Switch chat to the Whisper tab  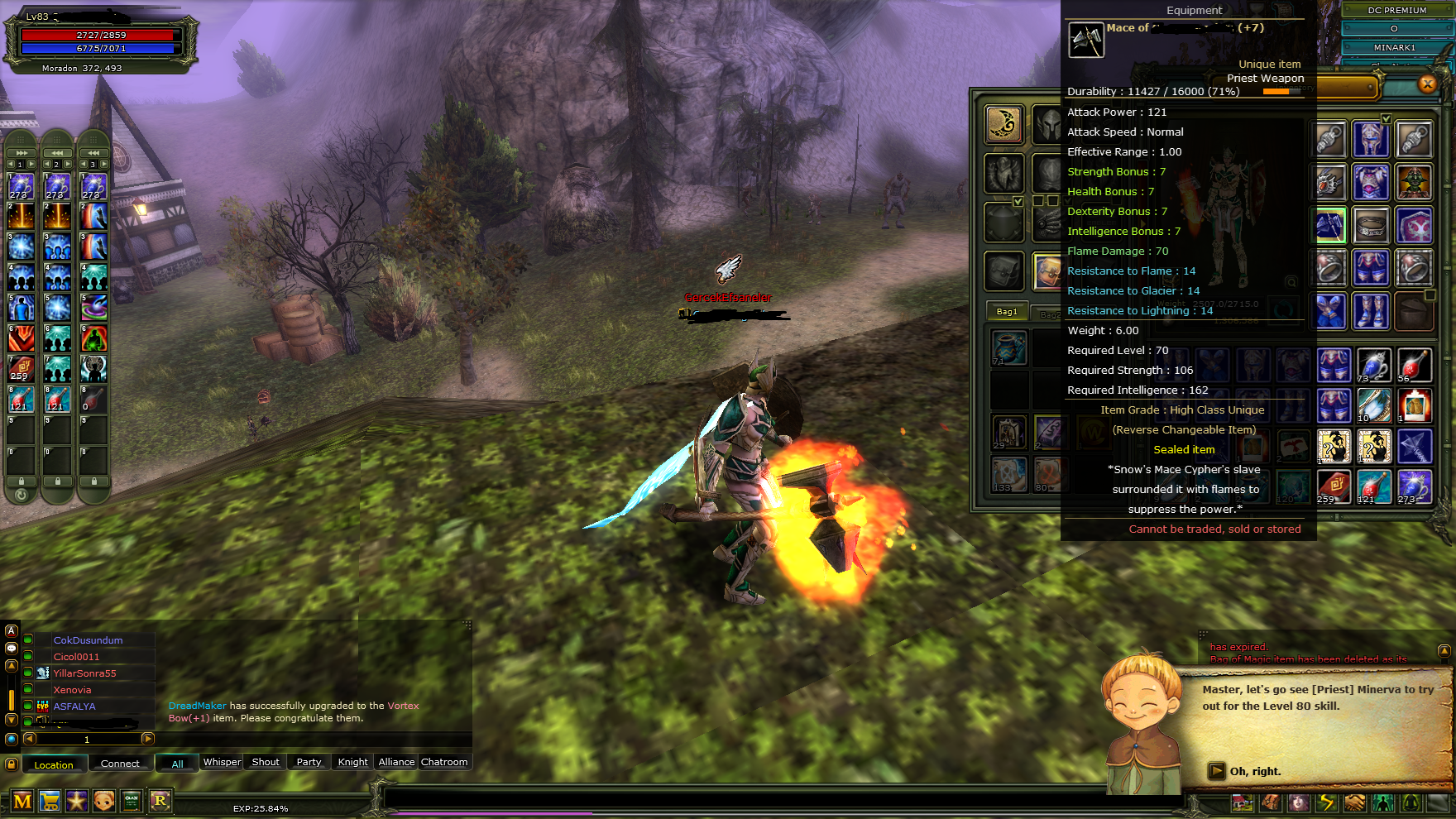coord(222,762)
